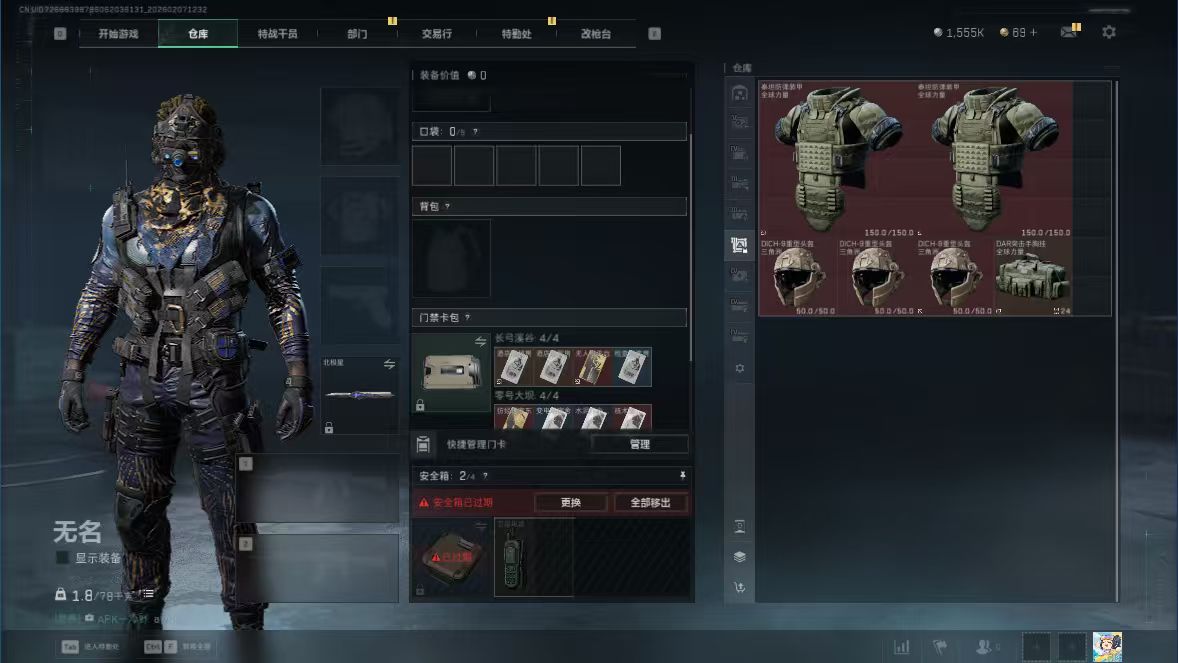This screenshot has width=1178, height=663.
Task: Open the 开始游戏 tab
Action: 118,34
